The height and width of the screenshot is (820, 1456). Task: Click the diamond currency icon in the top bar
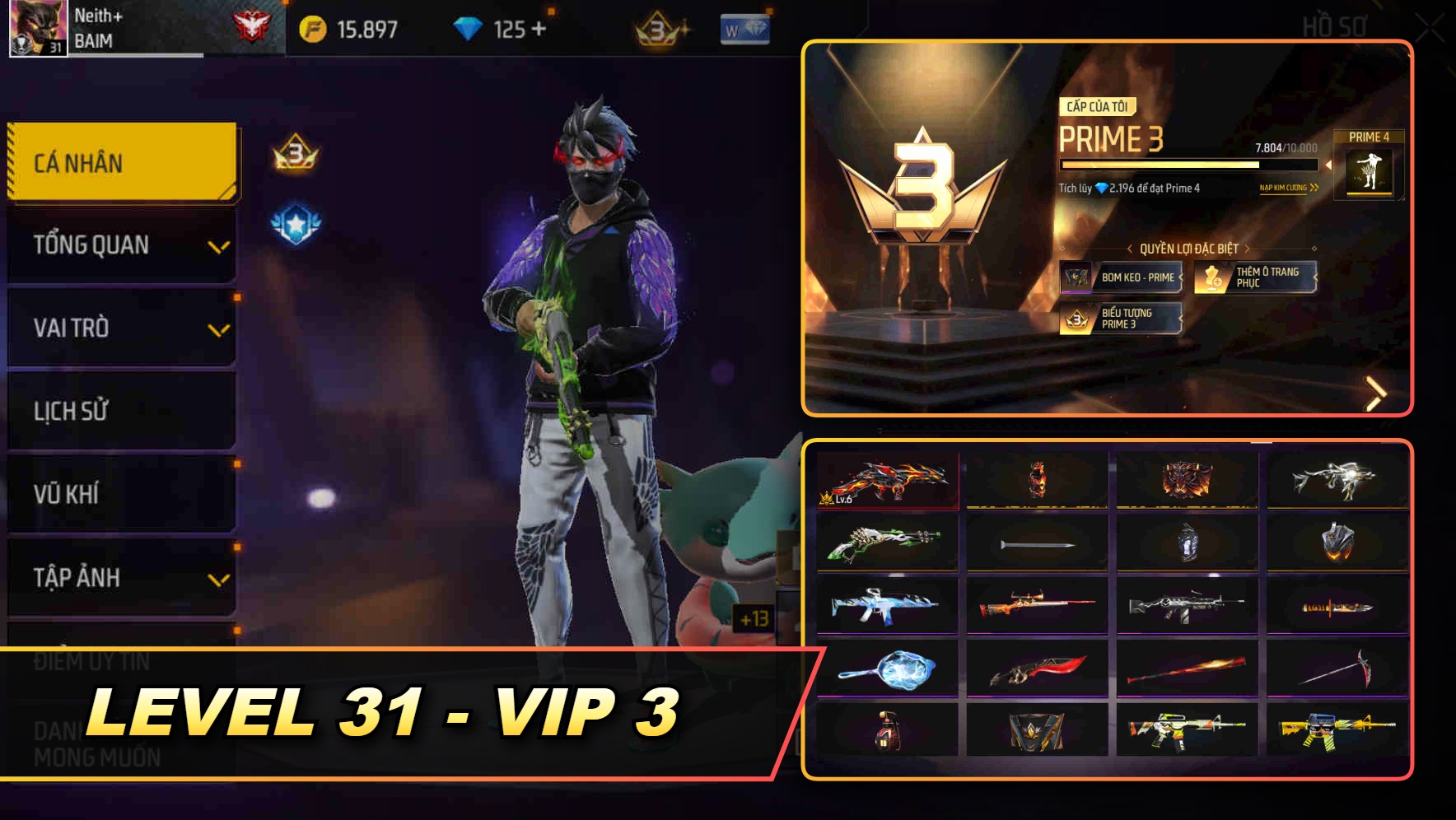469,26
